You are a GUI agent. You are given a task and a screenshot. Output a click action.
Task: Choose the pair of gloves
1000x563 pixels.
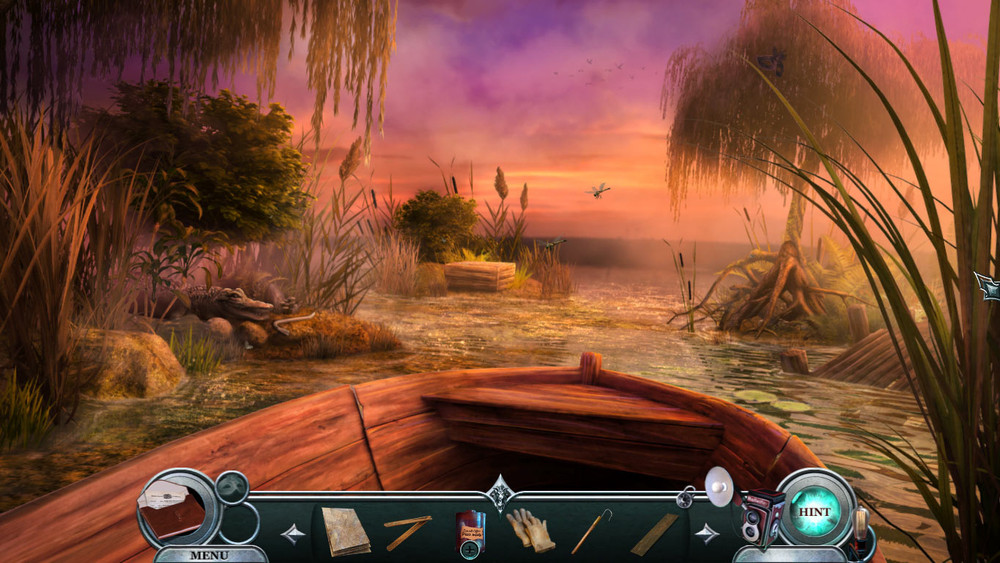[529, 529]
